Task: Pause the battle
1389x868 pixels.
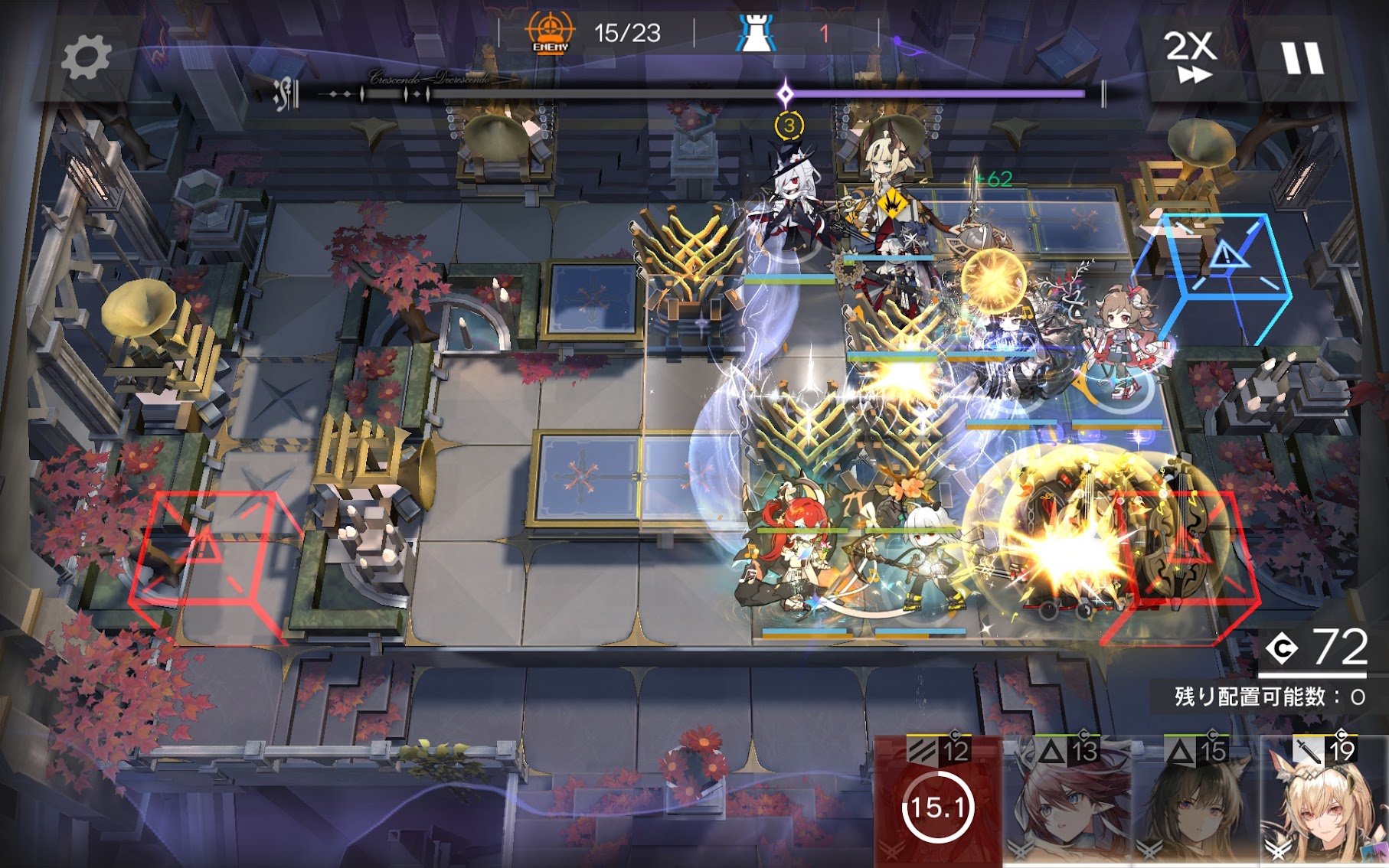Action: [x=1302, y=57]
